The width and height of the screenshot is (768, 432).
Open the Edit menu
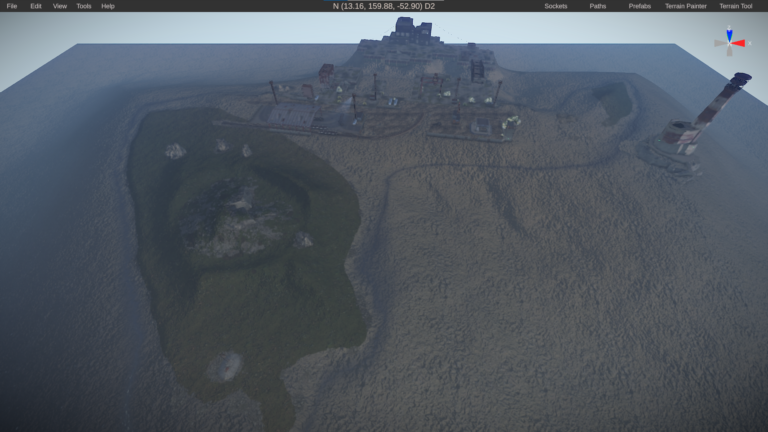coord(36,6)
